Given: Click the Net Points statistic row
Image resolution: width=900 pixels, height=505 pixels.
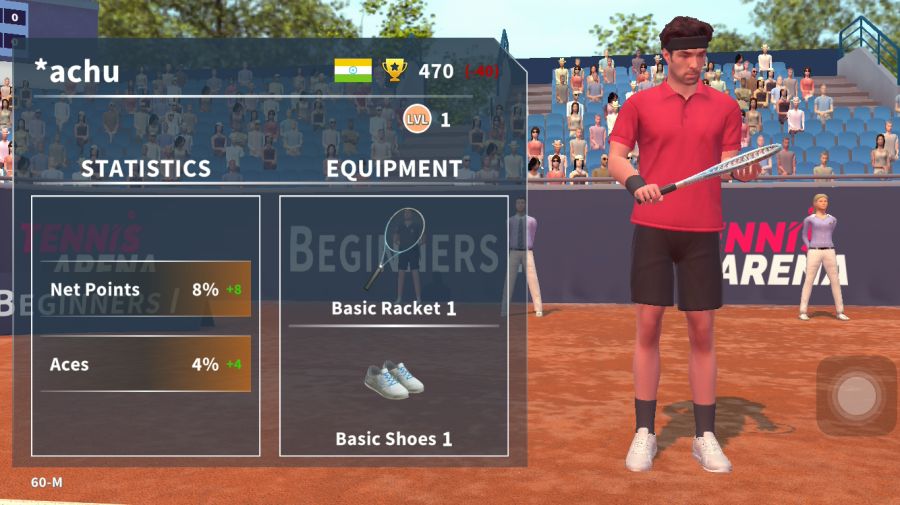Looking at the screenshot, I should pos(146,290).
